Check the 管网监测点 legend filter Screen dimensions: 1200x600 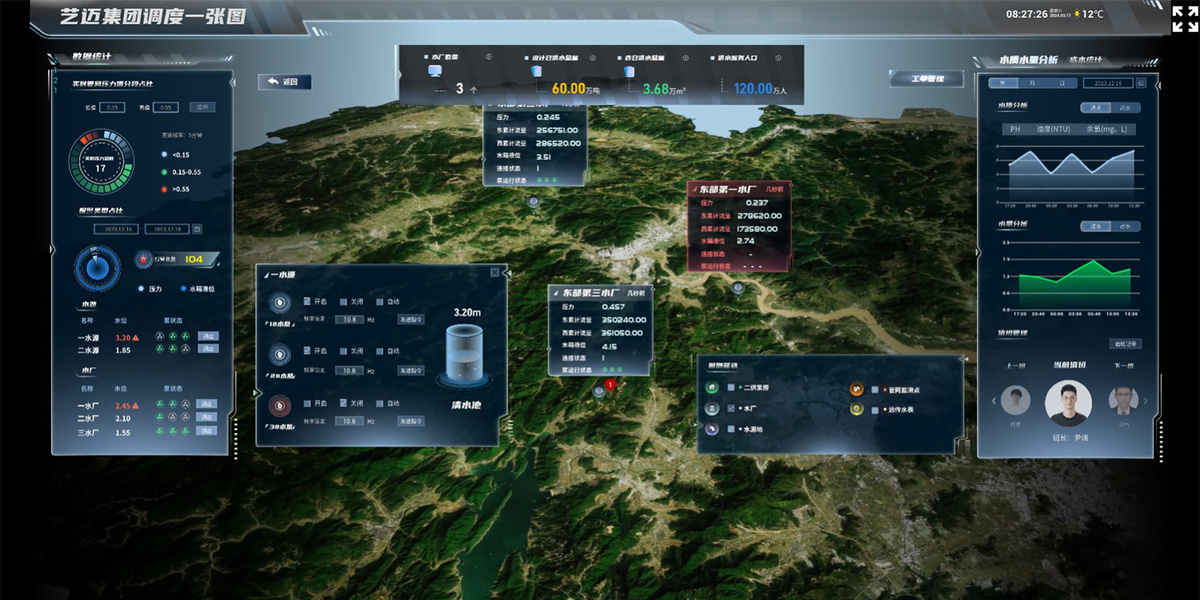875,389
